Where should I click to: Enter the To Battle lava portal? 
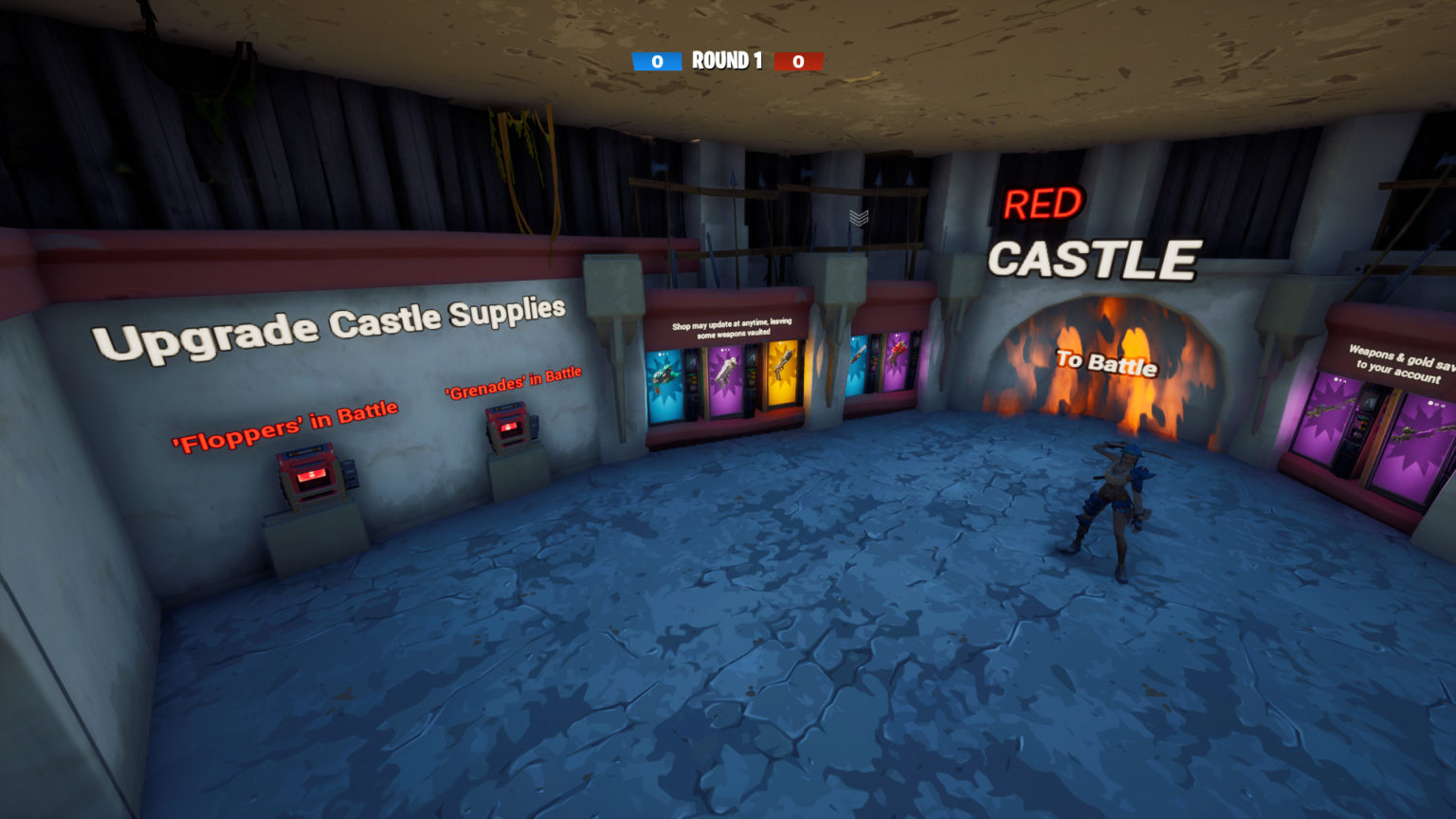pos(1106,366)
